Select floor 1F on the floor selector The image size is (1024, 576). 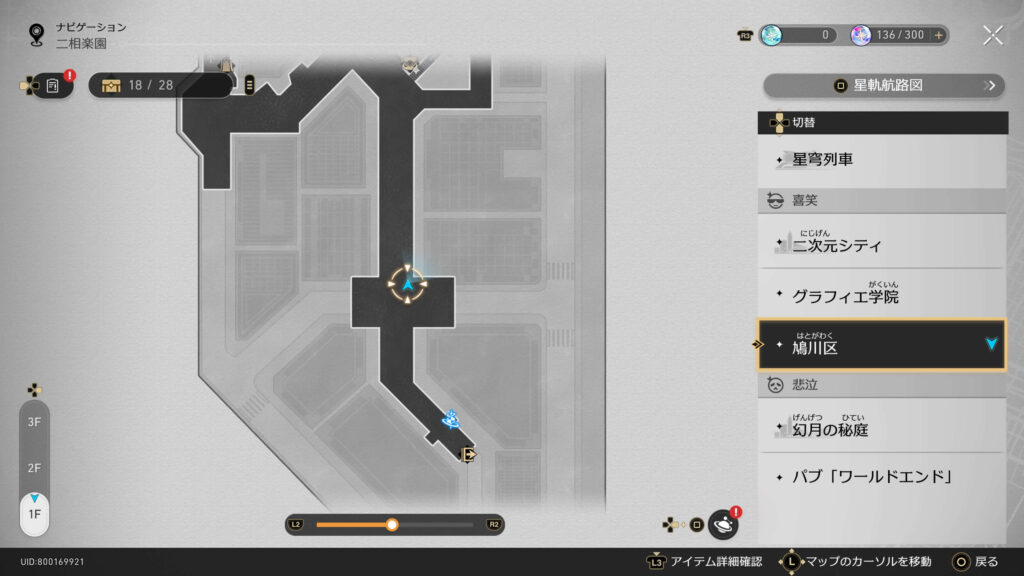click(x=34, y=513)
